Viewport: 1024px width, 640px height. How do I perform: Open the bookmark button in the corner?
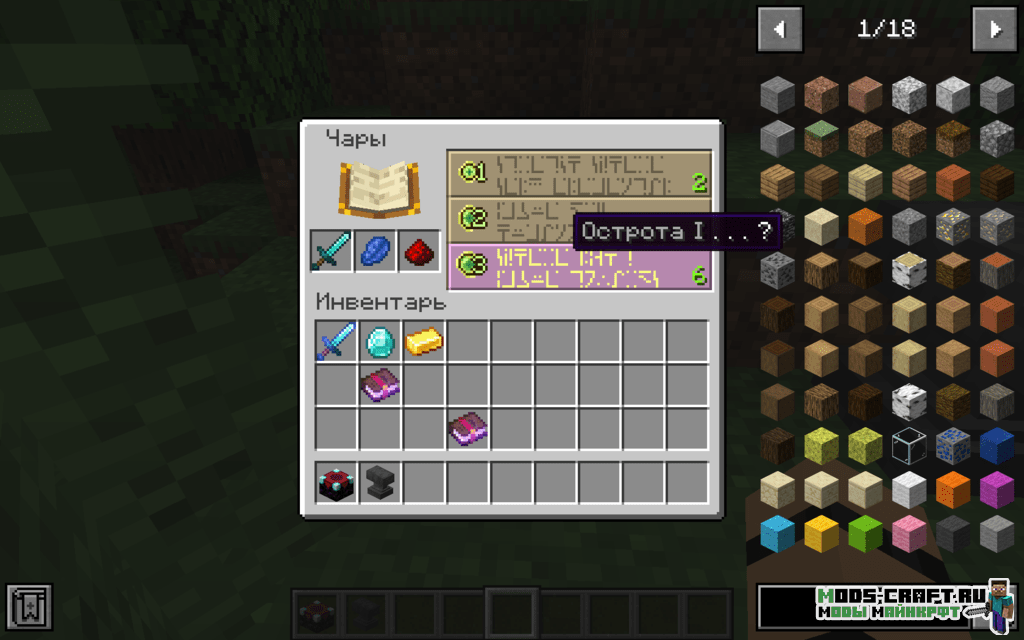28,607
